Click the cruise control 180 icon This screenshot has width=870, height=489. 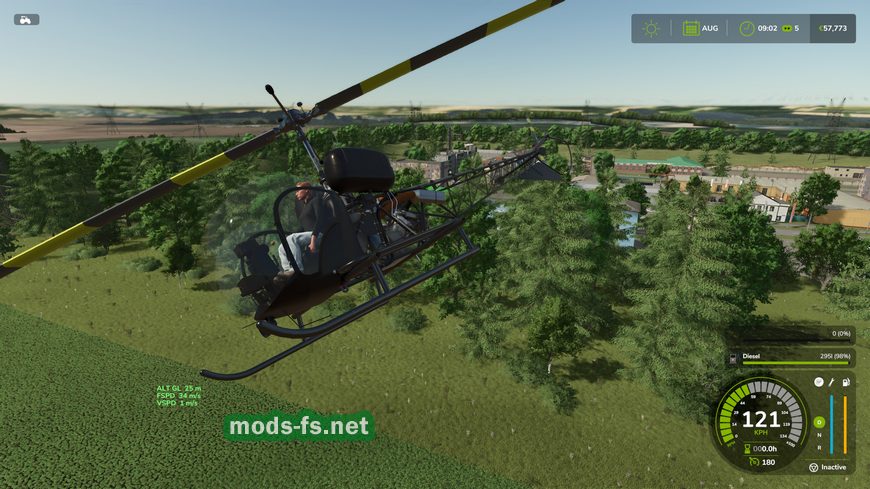pos(754,461)
